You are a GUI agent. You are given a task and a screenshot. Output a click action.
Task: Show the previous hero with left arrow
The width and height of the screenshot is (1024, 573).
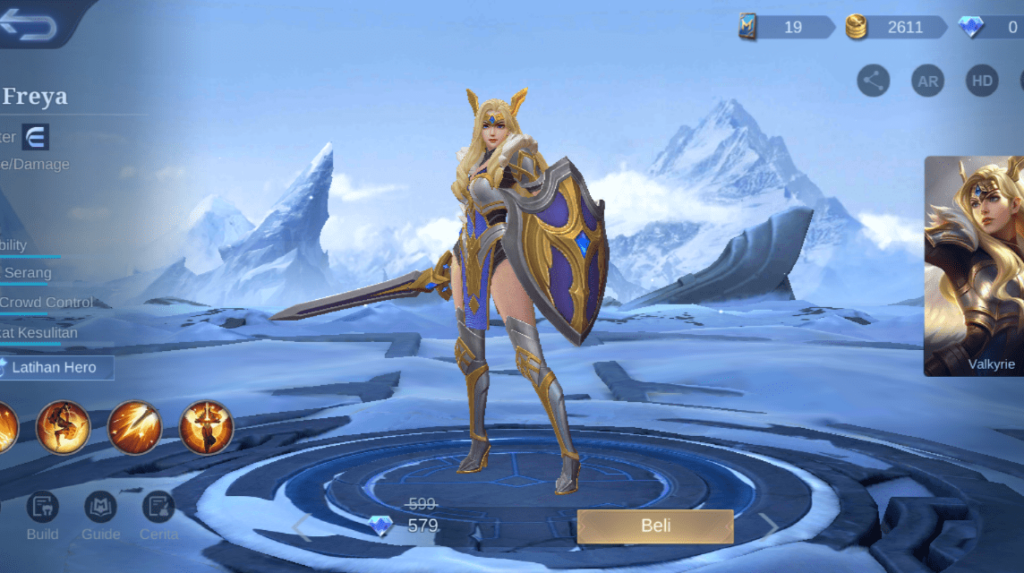[x=302, y=528]
